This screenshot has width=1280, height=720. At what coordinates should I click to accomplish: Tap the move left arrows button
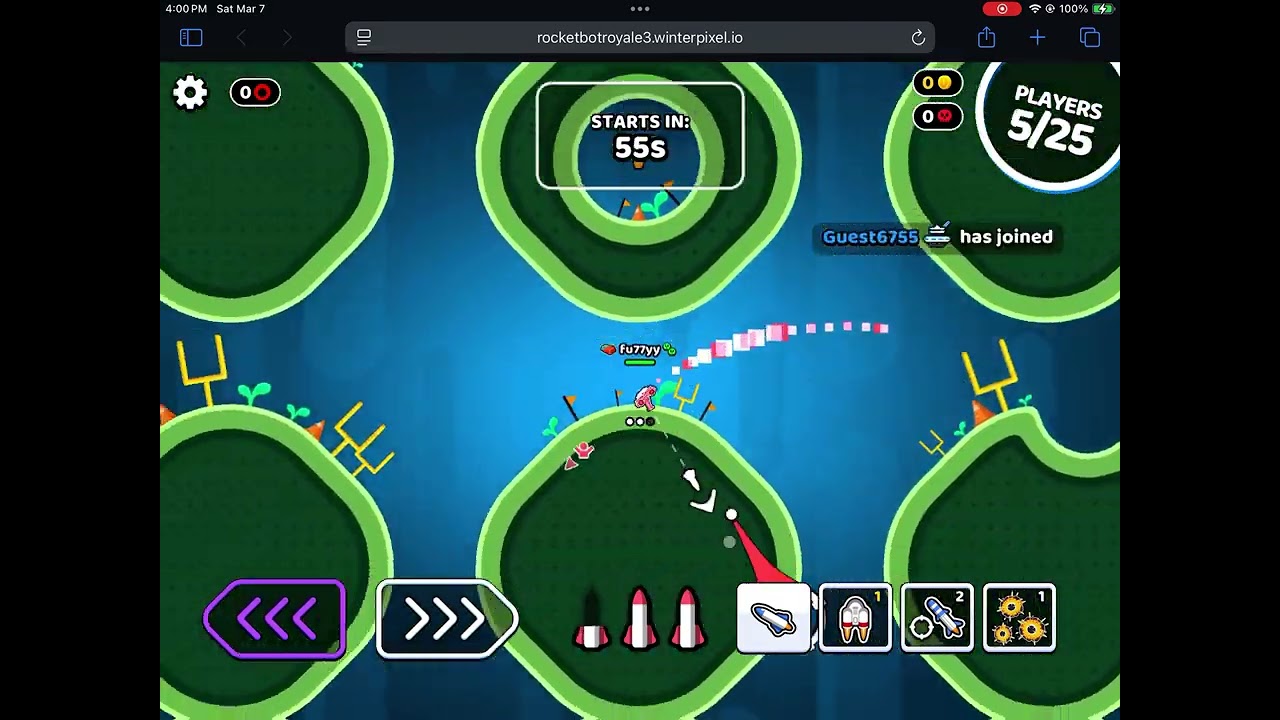(275, 620)
